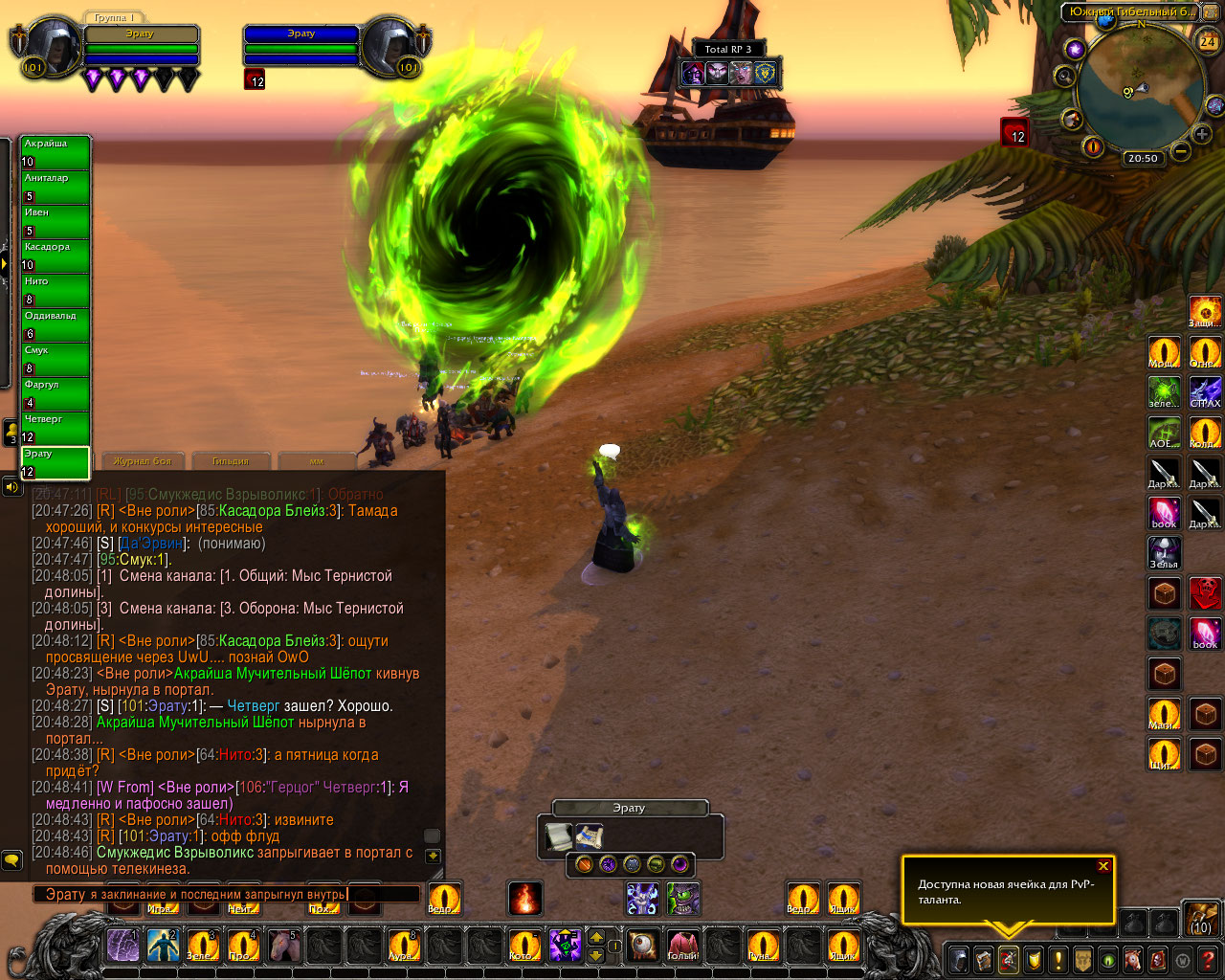Image resolution: width=1225 pixels, height=980 pixels.
Task: Switch to the Гильдия chat tab
Action: pos(231,461)
